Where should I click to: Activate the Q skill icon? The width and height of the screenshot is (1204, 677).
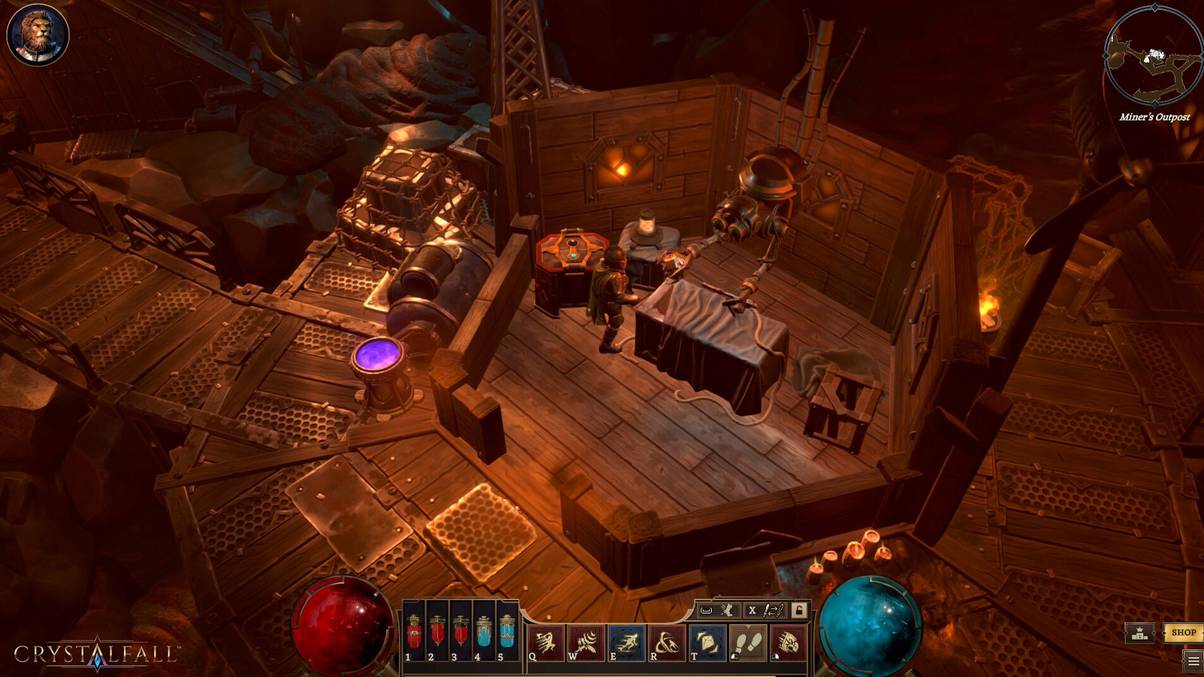pyautogui.click(x=546, y=643)
